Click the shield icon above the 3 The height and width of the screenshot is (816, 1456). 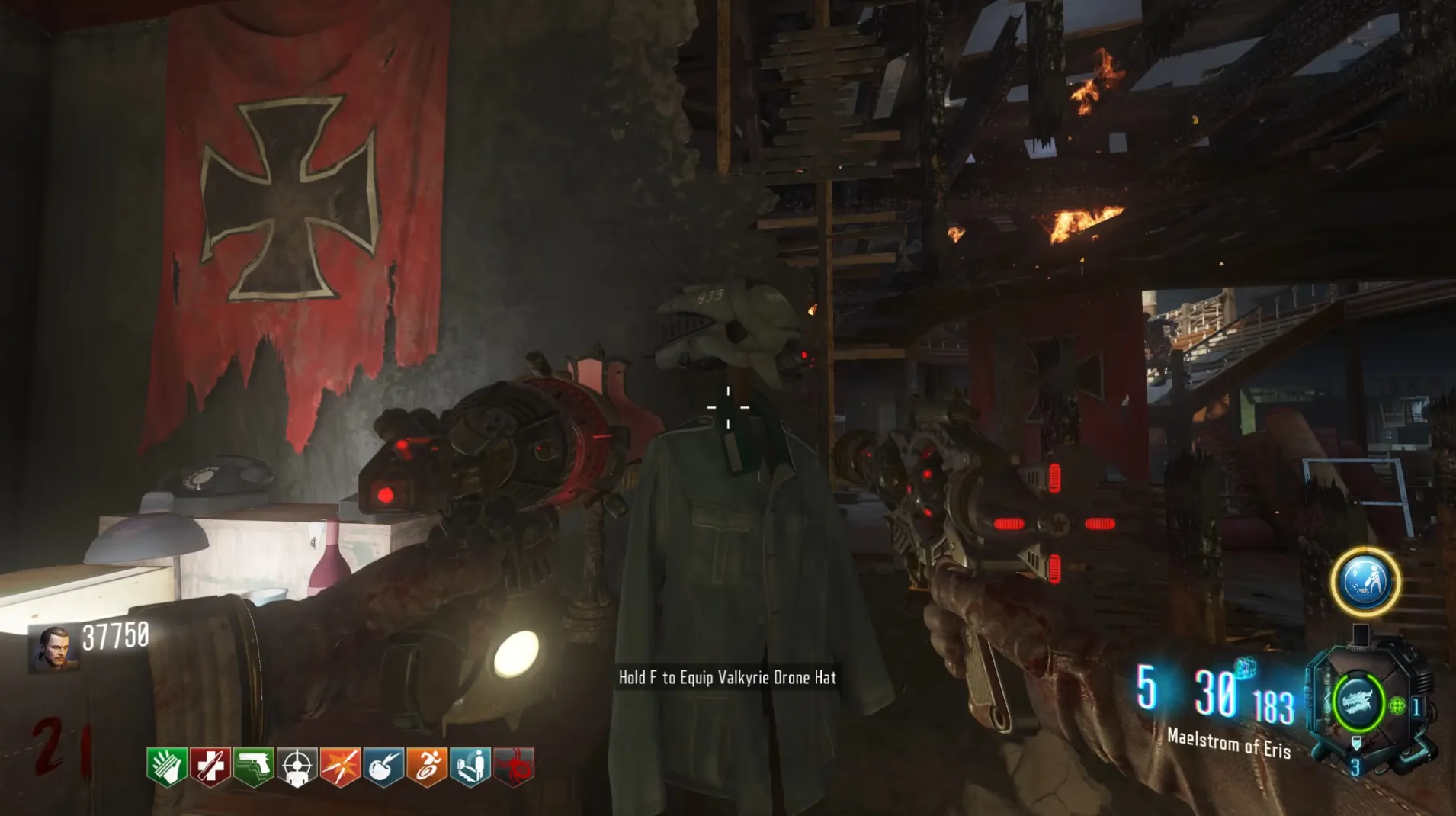coord(1356,744)
